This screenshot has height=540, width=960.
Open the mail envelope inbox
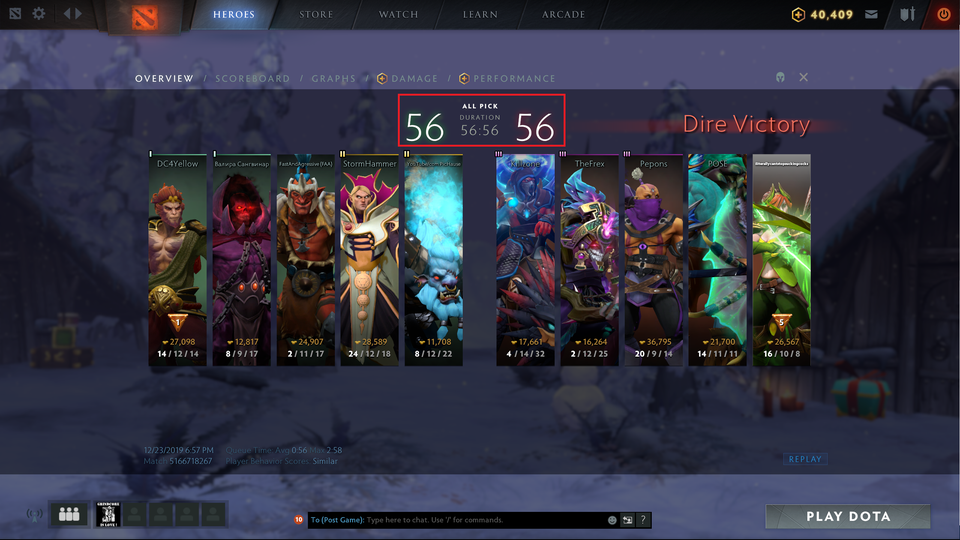[872, 15]
